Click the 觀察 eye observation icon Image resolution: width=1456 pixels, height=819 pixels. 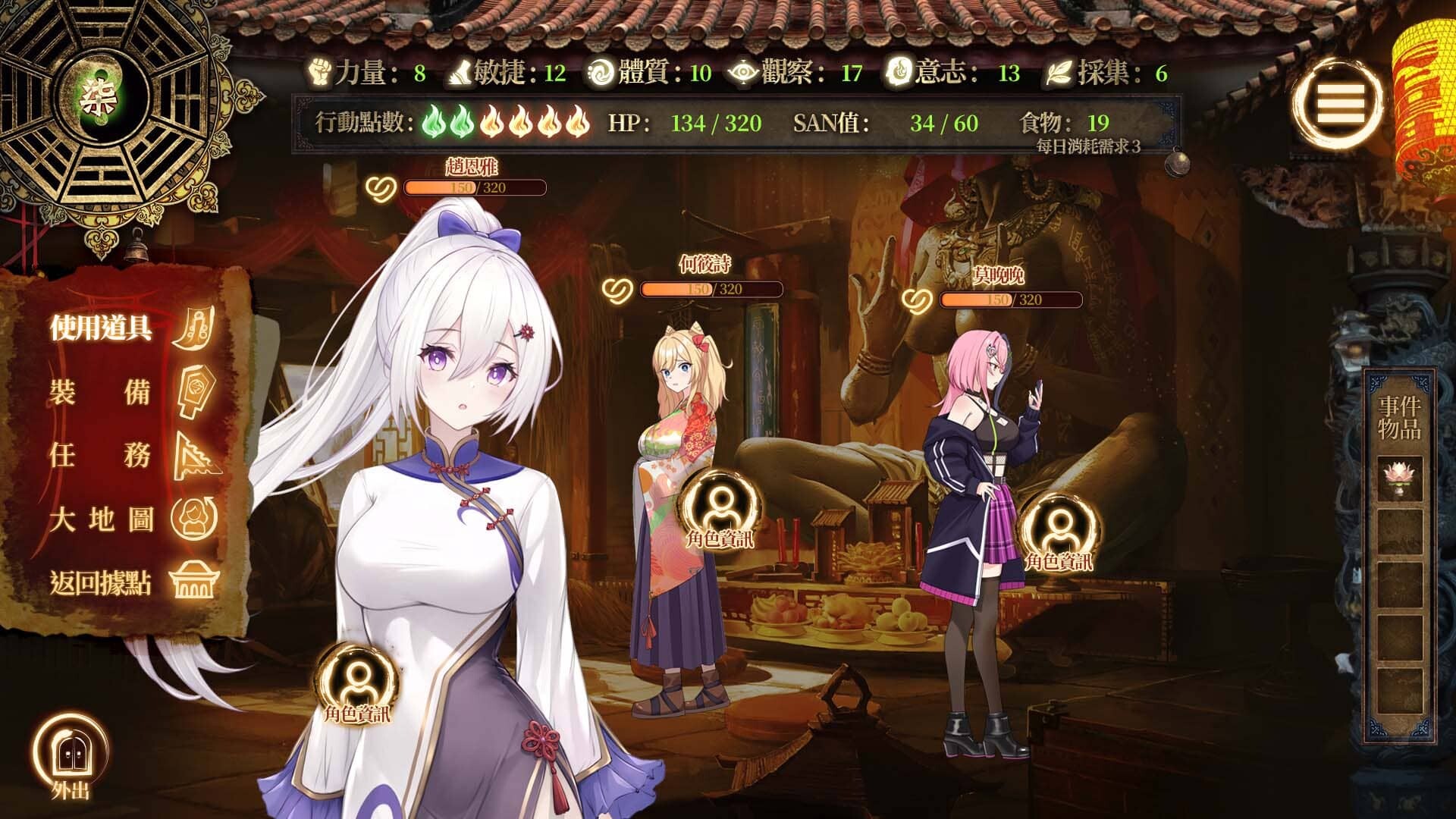click(x=743, y=74)
